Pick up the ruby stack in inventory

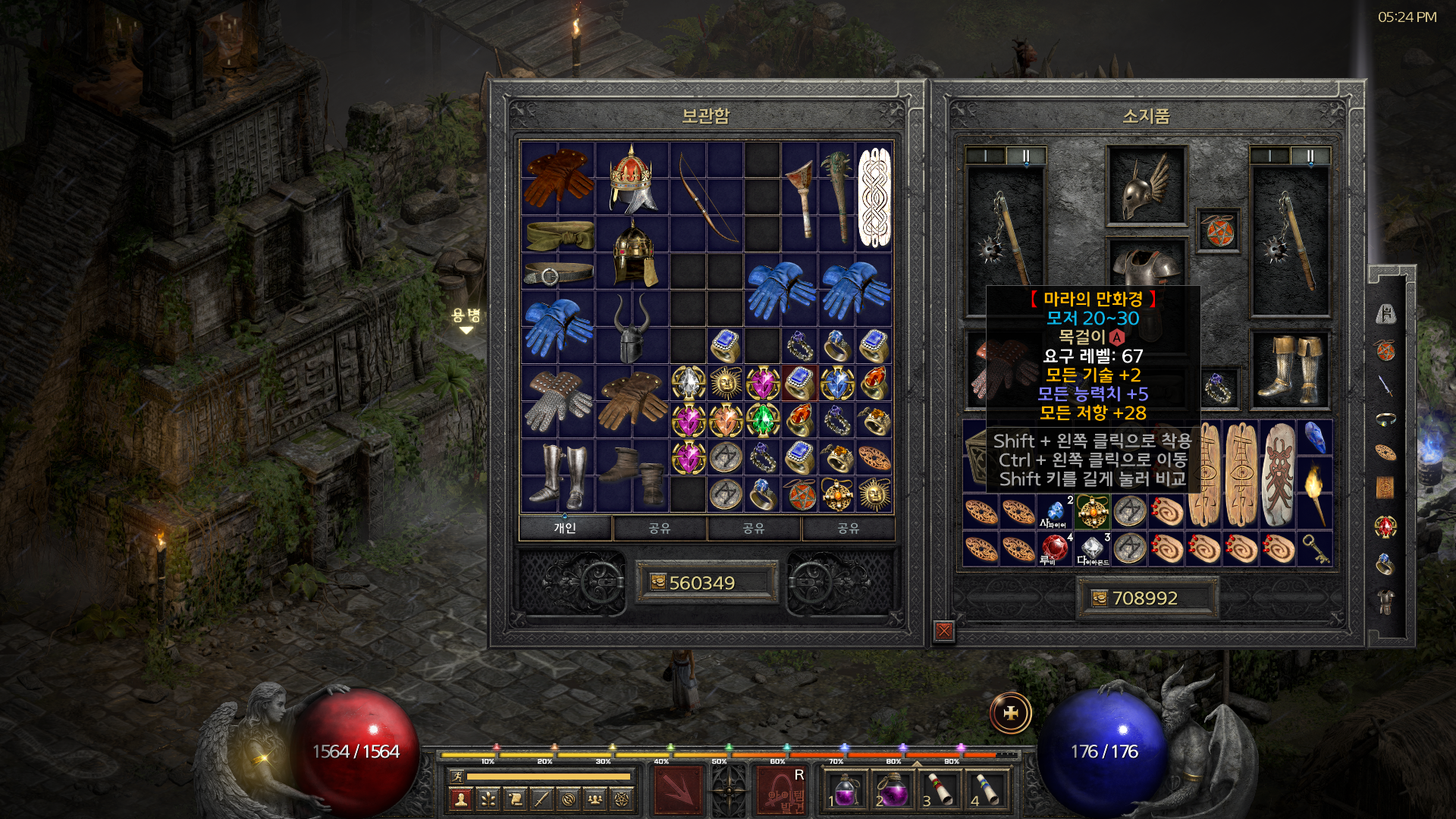click(x=1055, y=548)
